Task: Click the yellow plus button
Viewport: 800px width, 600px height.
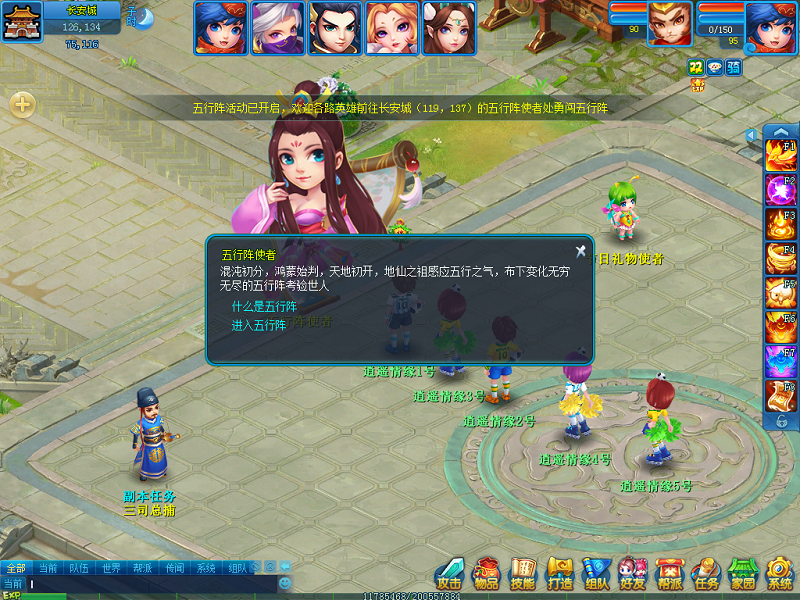Action: click(x=23, y=104)
